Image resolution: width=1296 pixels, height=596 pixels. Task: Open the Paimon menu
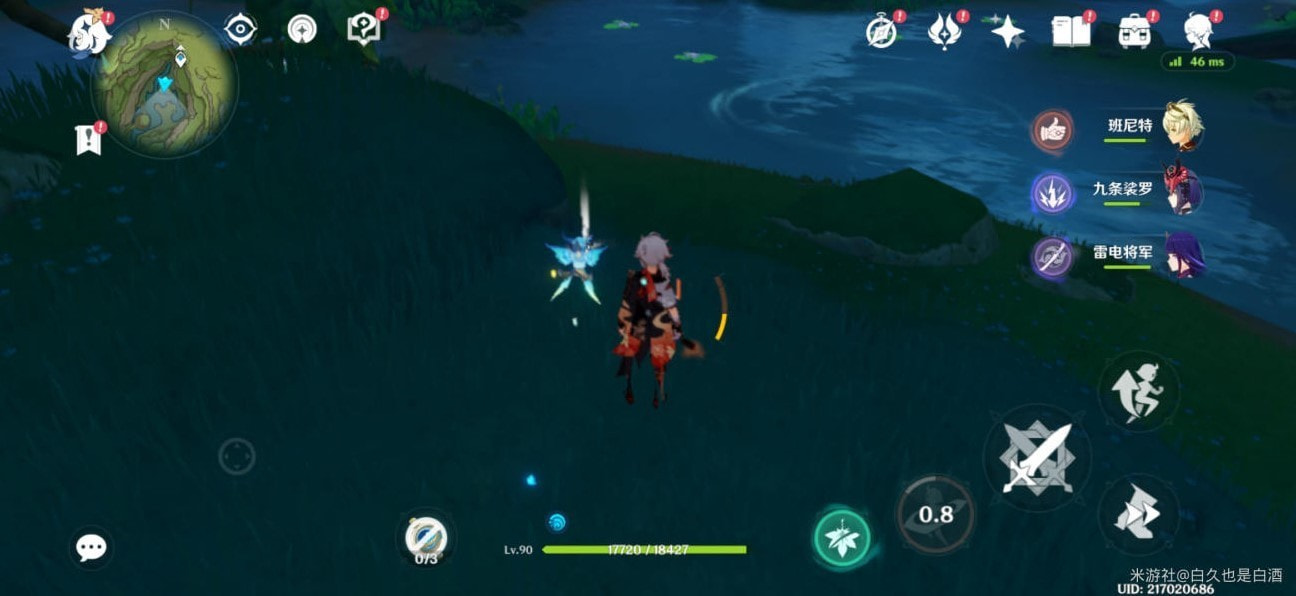pos(88,35)
